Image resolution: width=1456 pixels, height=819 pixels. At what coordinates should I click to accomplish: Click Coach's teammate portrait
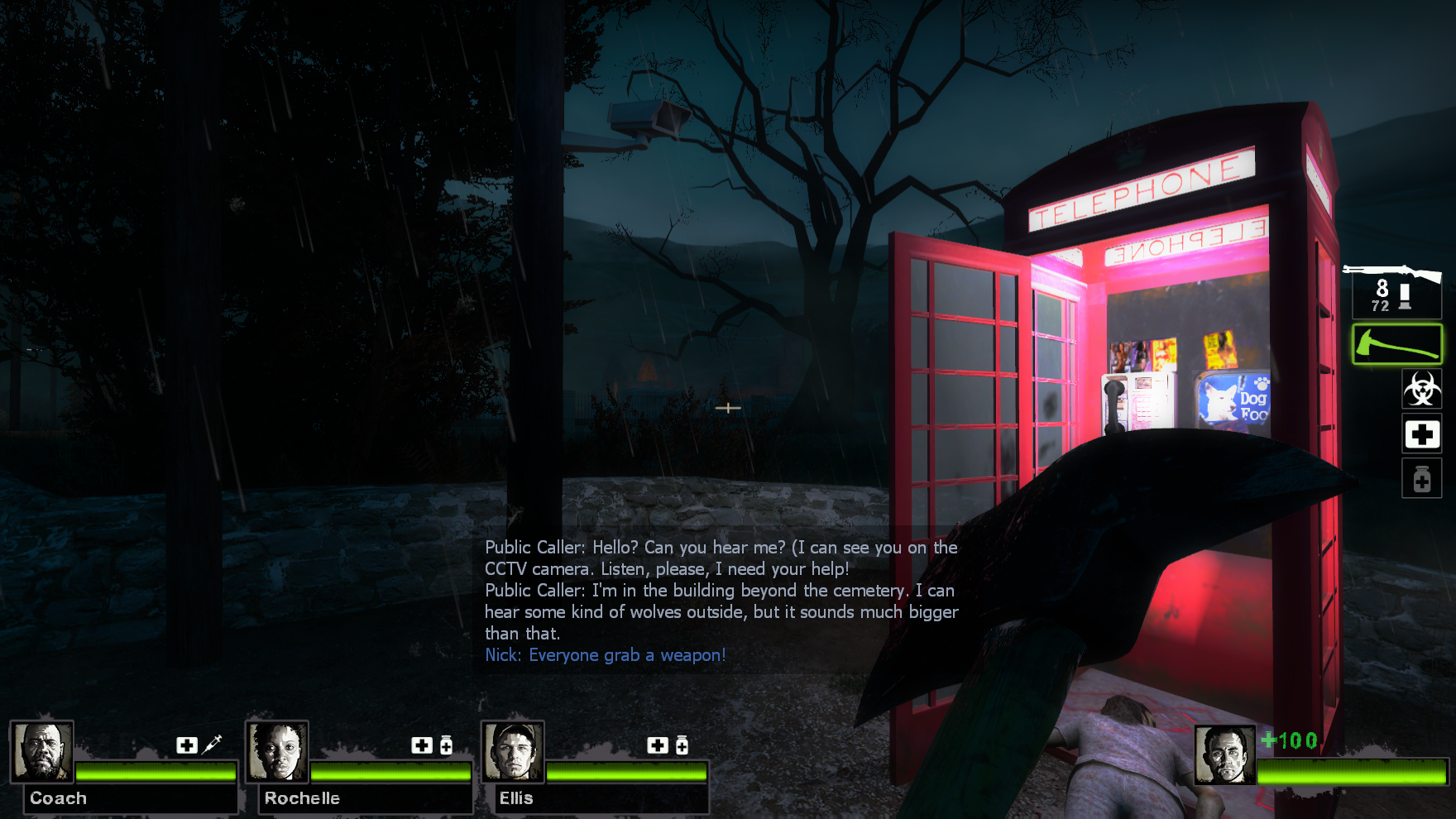[x=42, y=751]
